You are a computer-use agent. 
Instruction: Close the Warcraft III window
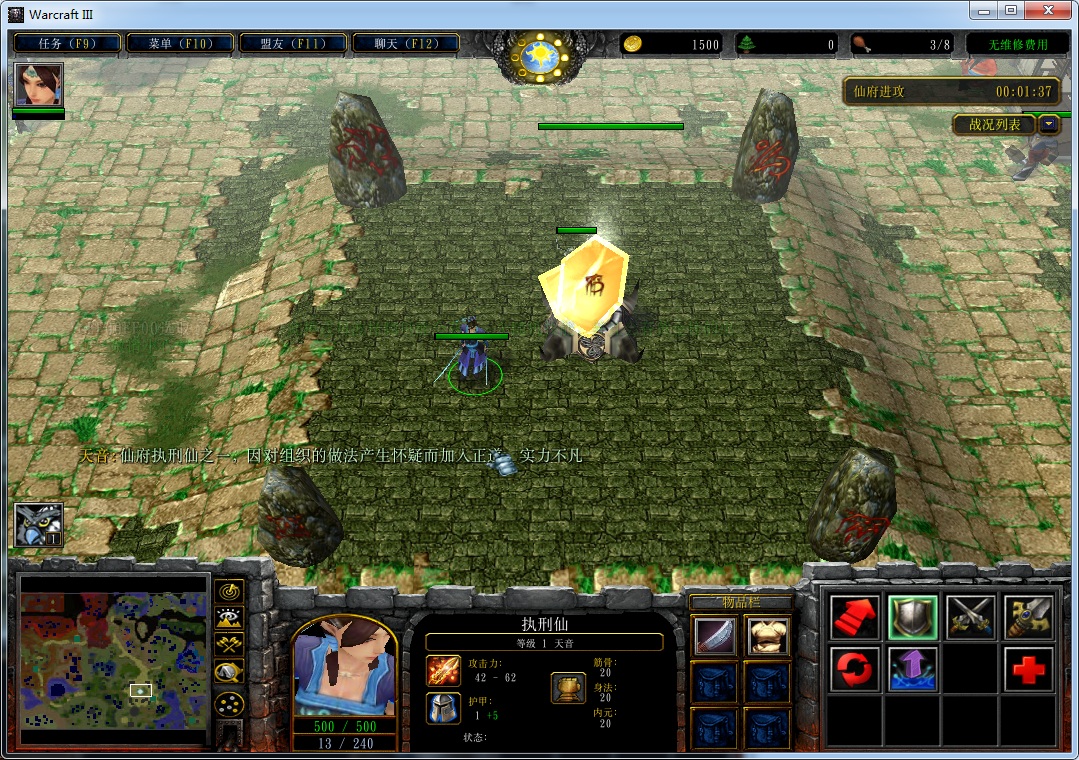1054,11
